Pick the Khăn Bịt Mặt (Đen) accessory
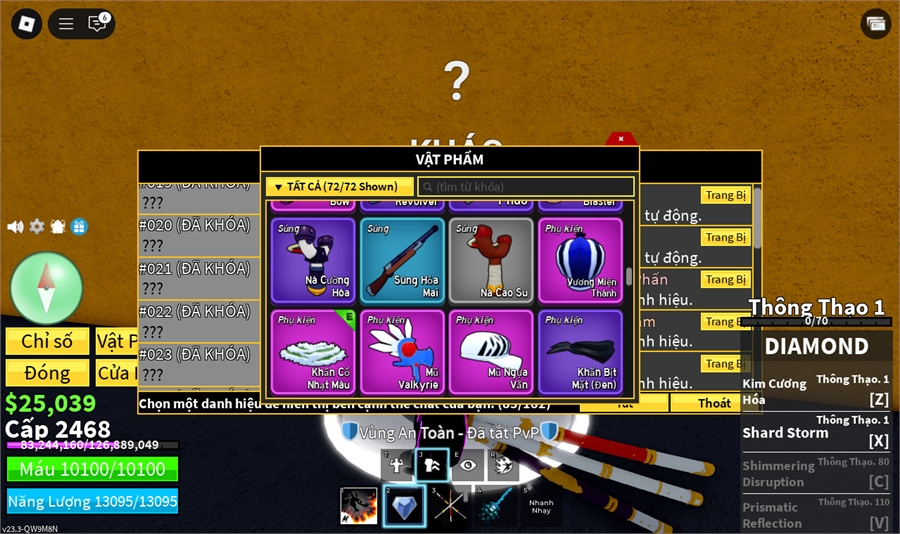The height and width of the screenshot is (534, 900). [581, 351]
